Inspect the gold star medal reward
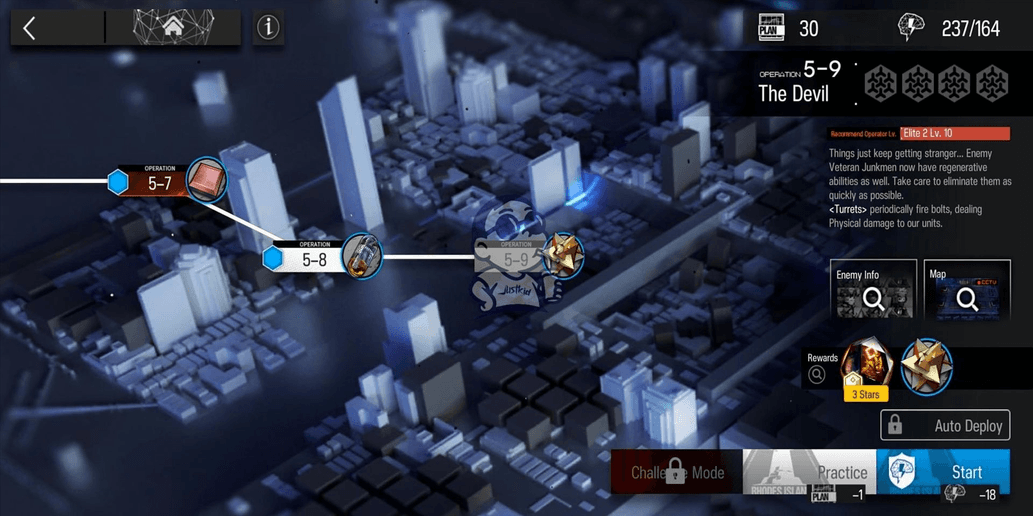The height and width of the screenshot is (516, 1033). pos(926,366)
